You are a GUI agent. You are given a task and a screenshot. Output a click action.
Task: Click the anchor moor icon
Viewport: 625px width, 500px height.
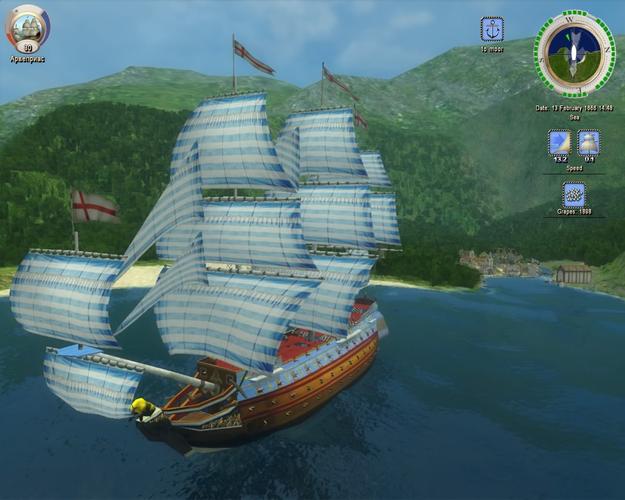click(x=492, y=29)
